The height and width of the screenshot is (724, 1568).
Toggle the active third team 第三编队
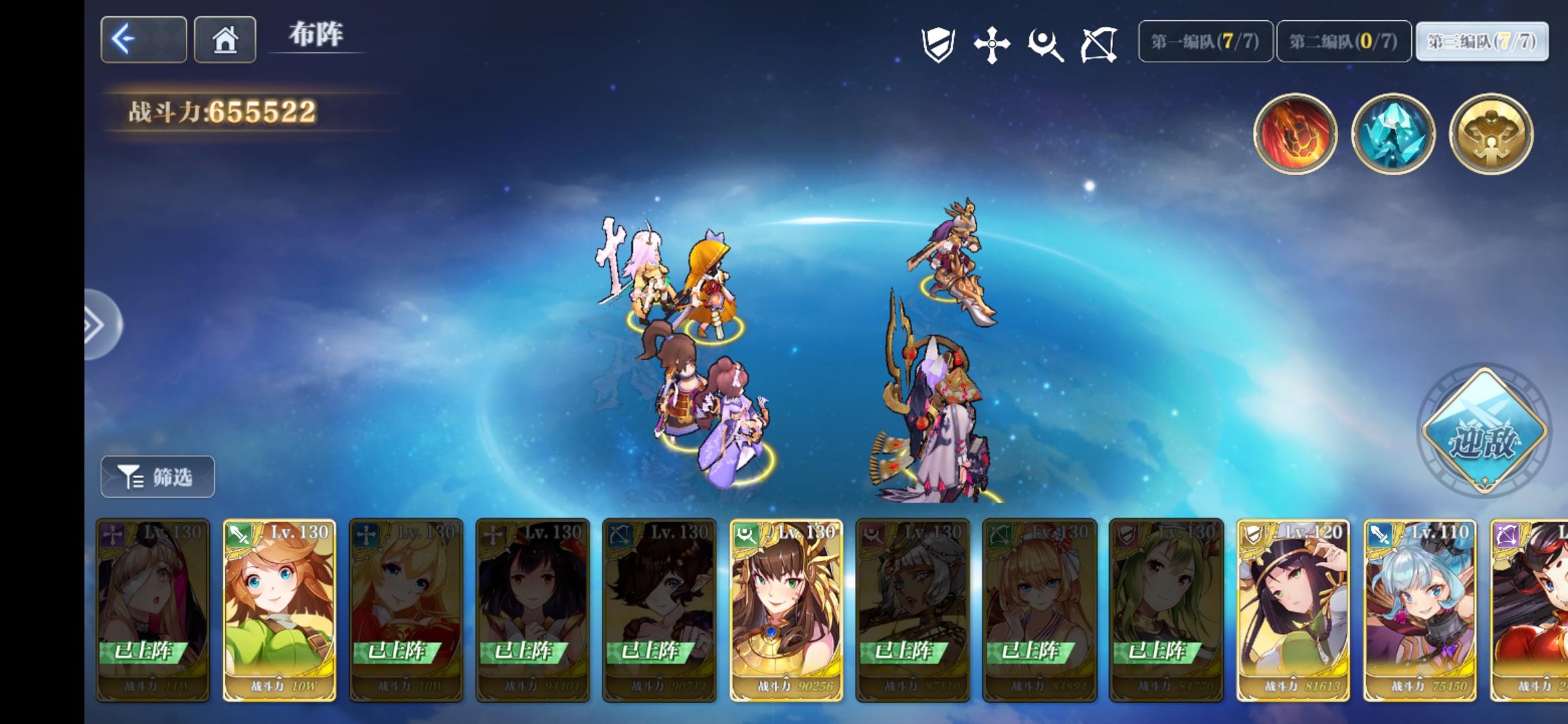[x=1482, y=42]
